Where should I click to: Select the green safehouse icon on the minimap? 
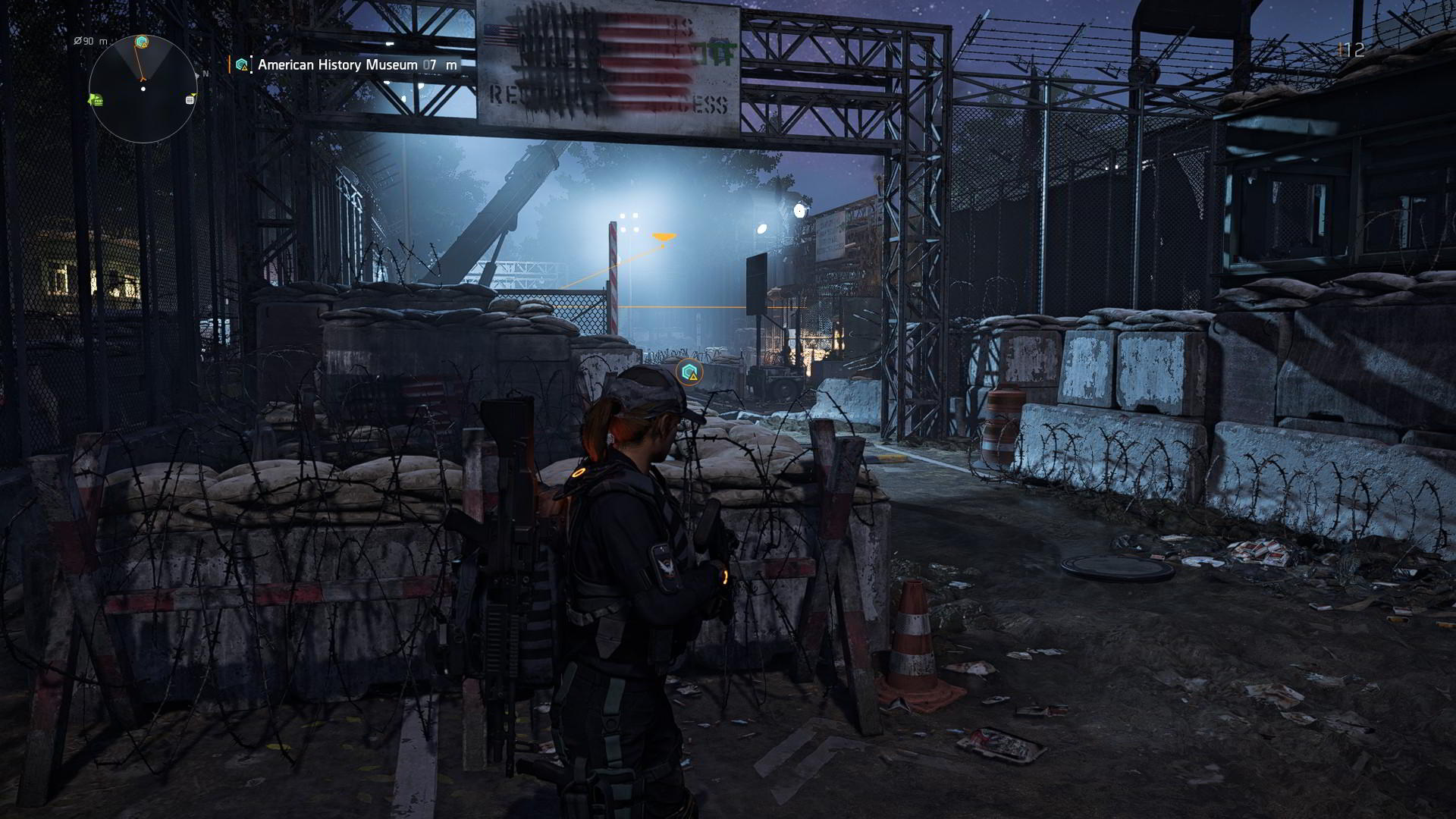click(x=97, y=100)
